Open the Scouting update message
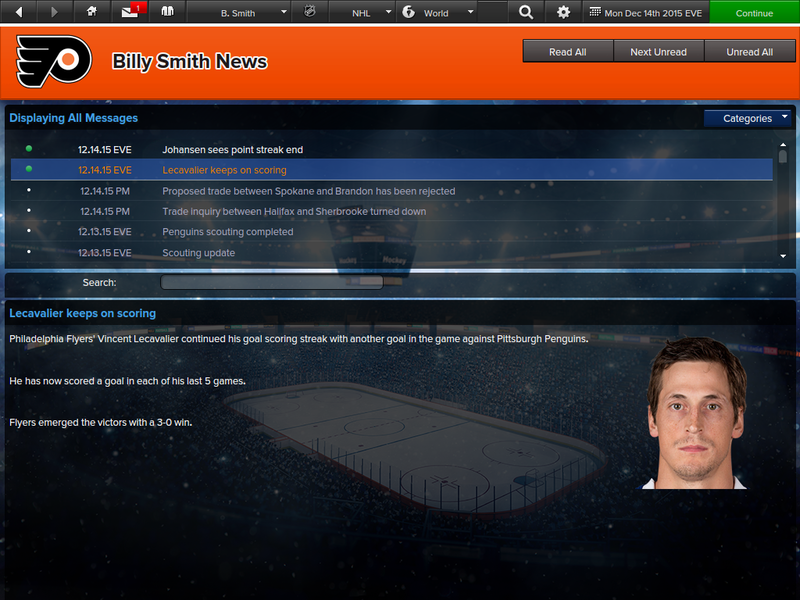 [x=199, y=253]
